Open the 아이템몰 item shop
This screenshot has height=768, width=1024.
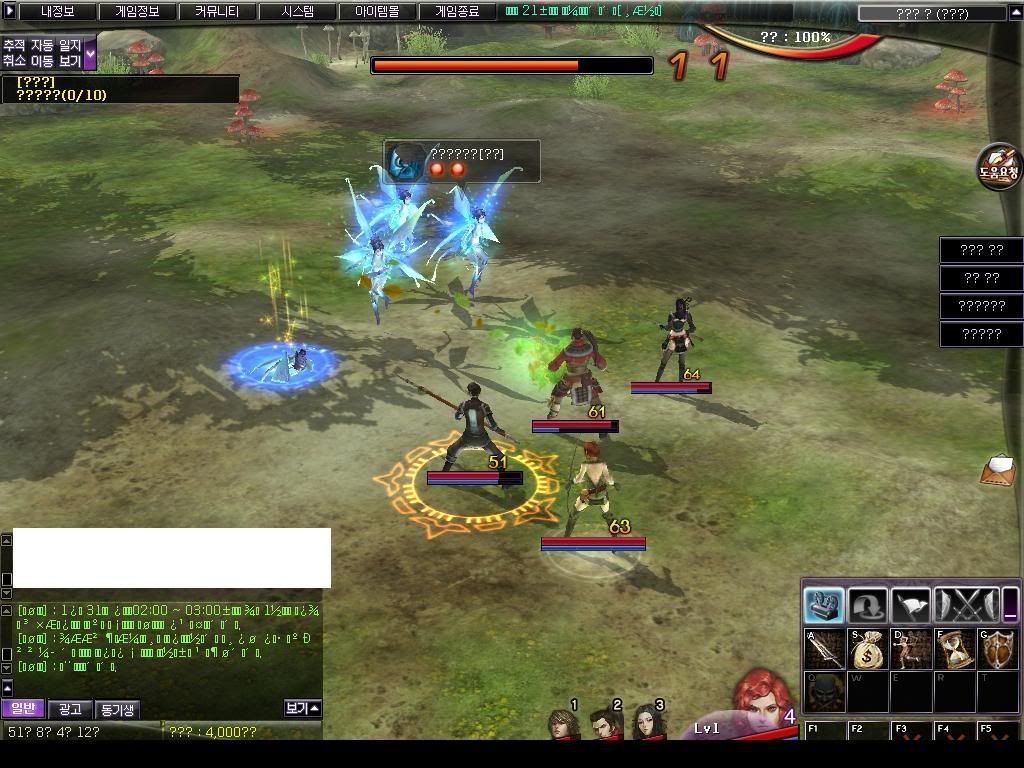[x=377, y=12]
